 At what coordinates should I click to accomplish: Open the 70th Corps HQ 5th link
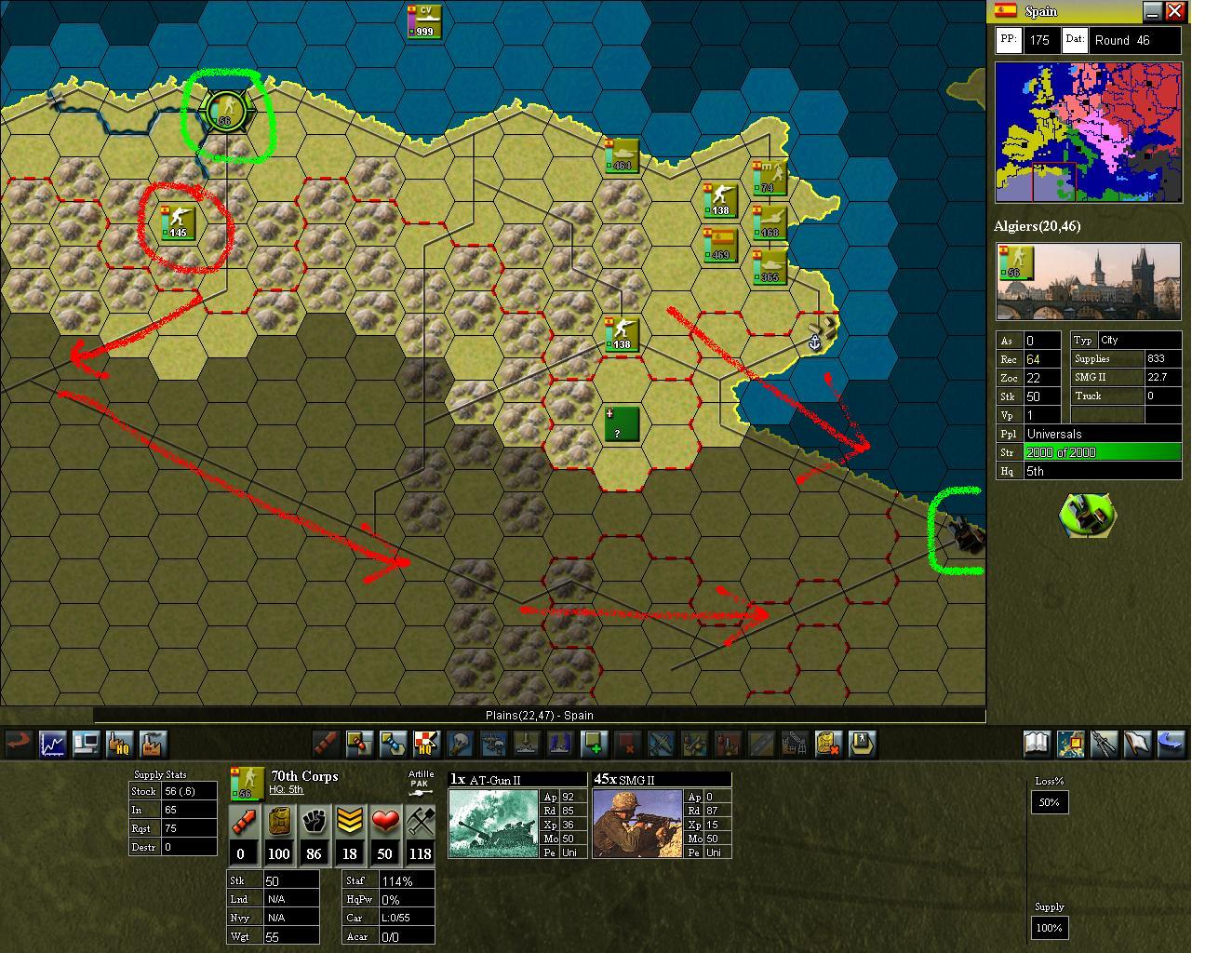(286, 789)
